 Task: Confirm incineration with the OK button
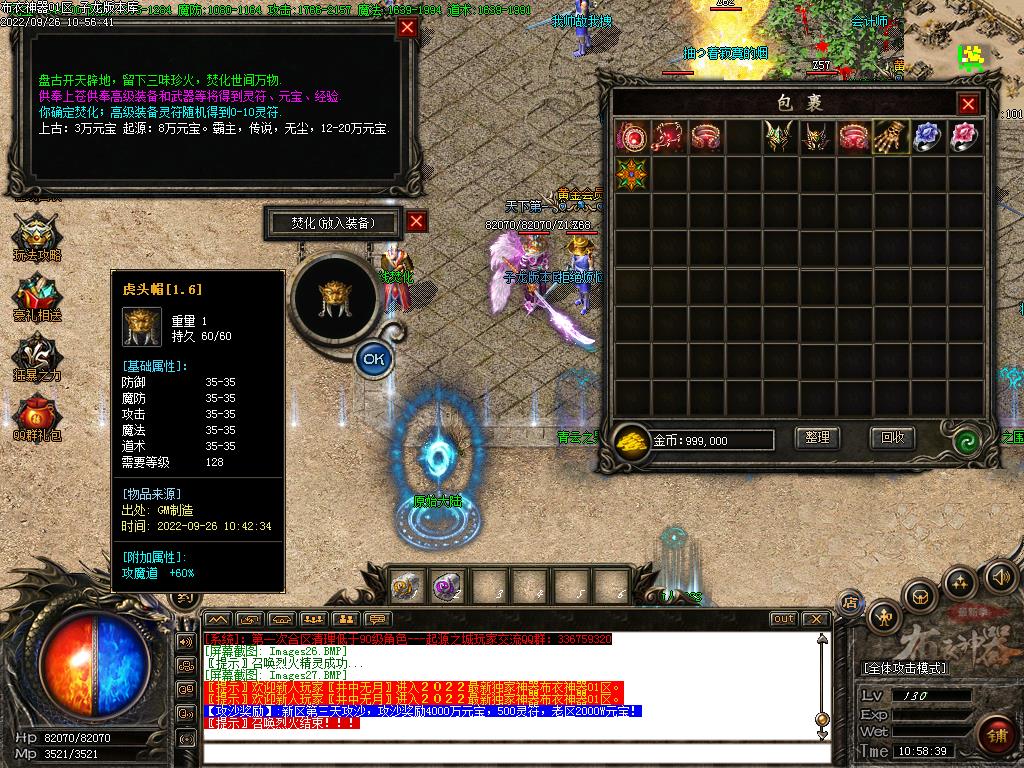373,357
